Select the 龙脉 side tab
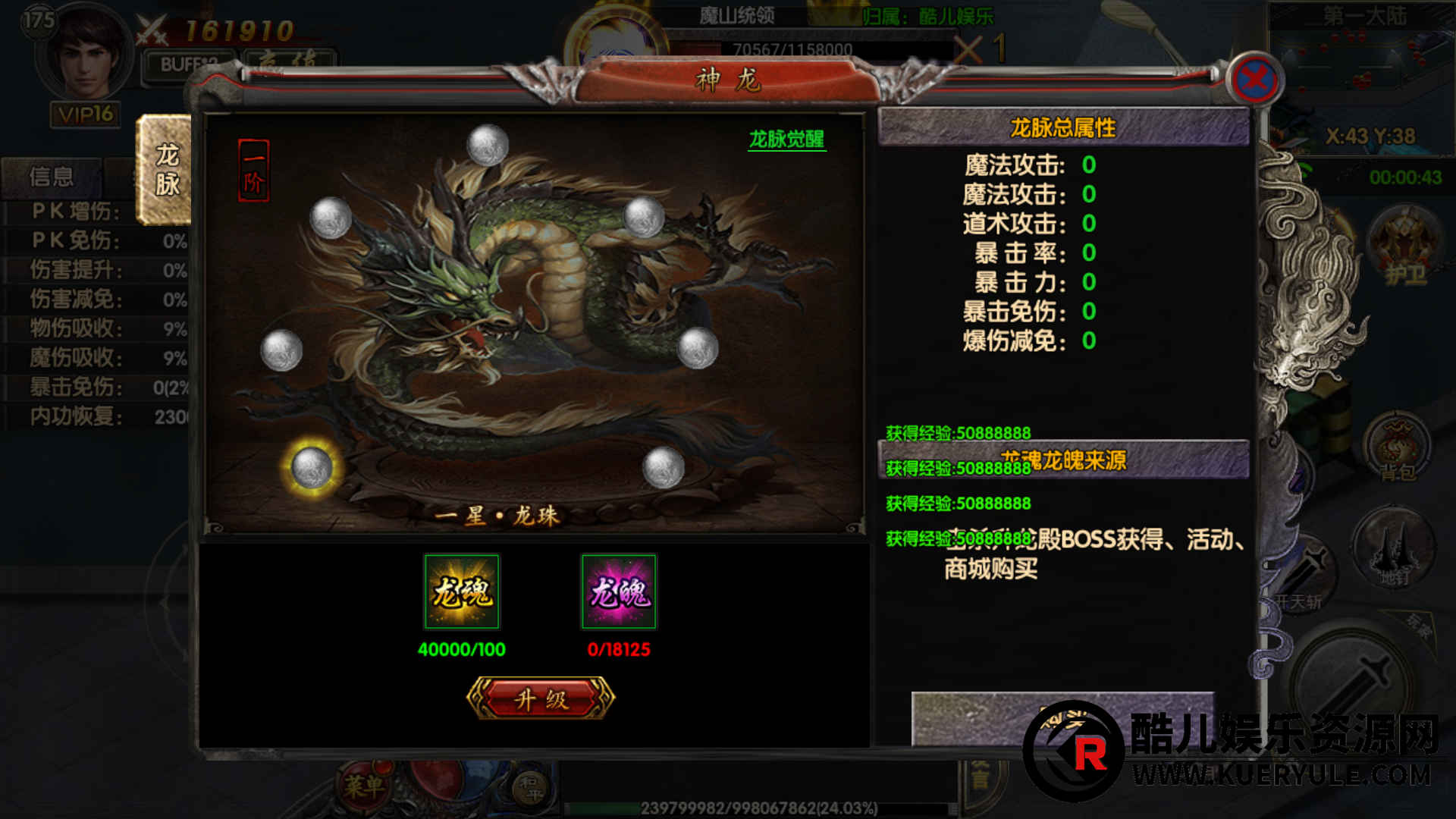The image size is (1456, 819). (167, 170)
